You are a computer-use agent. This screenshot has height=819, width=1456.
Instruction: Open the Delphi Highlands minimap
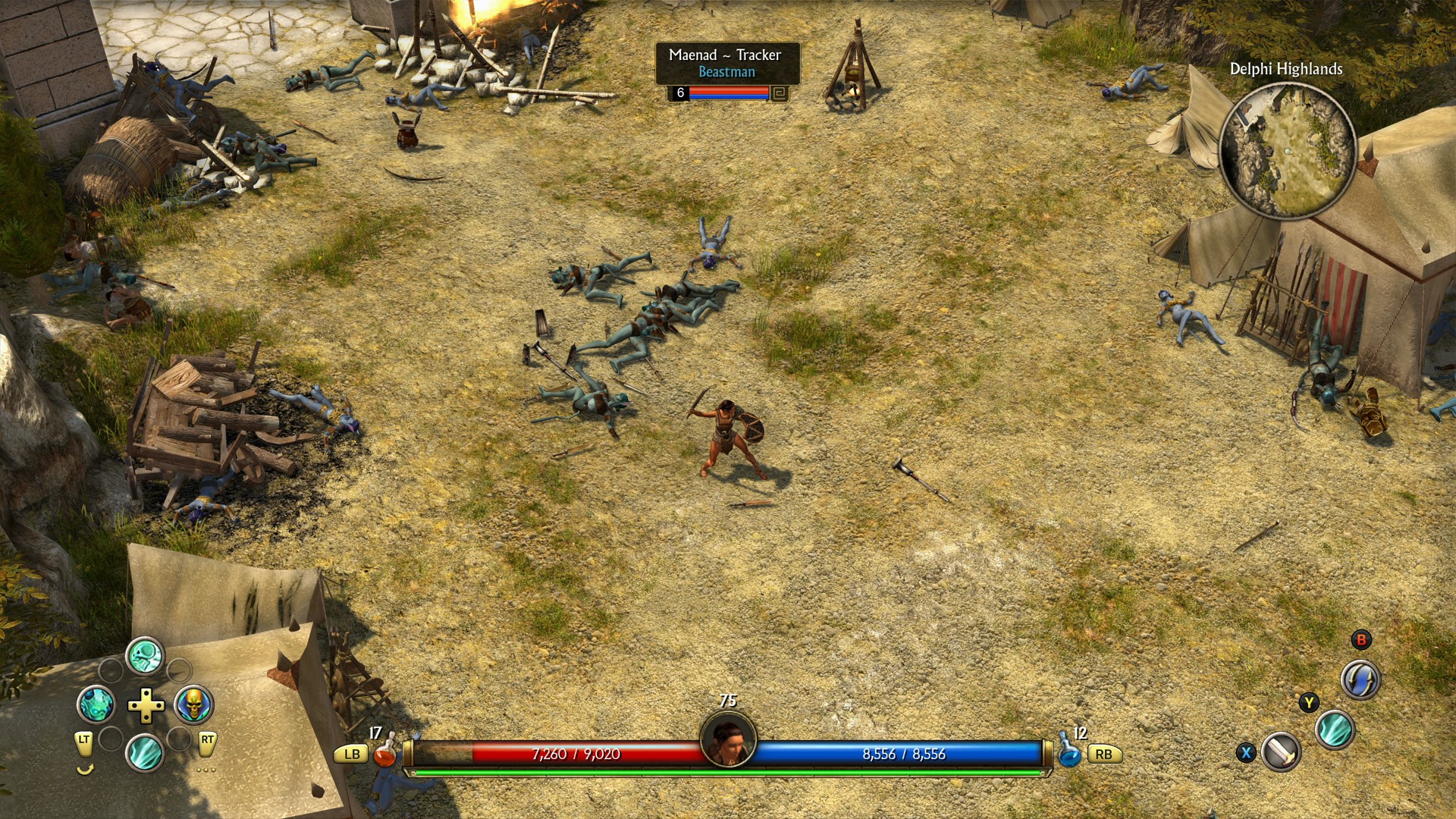tap(1287, 150)
